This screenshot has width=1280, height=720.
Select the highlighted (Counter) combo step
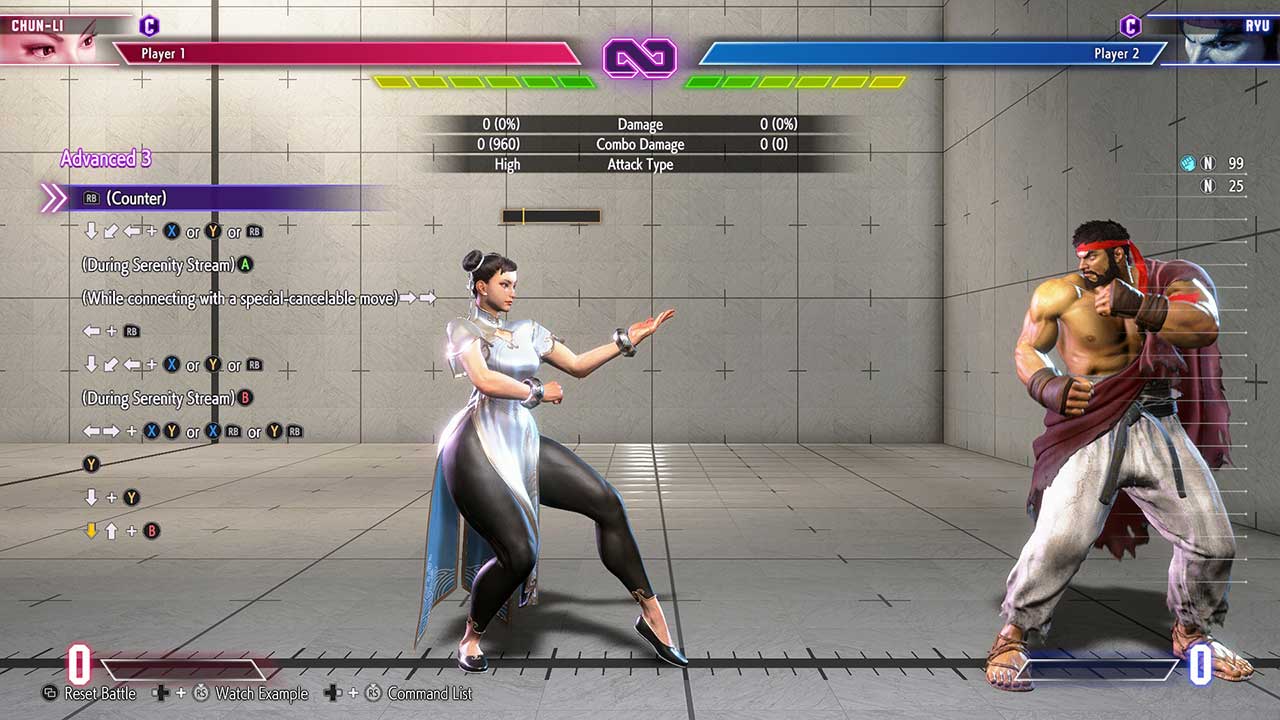[136, 198]
